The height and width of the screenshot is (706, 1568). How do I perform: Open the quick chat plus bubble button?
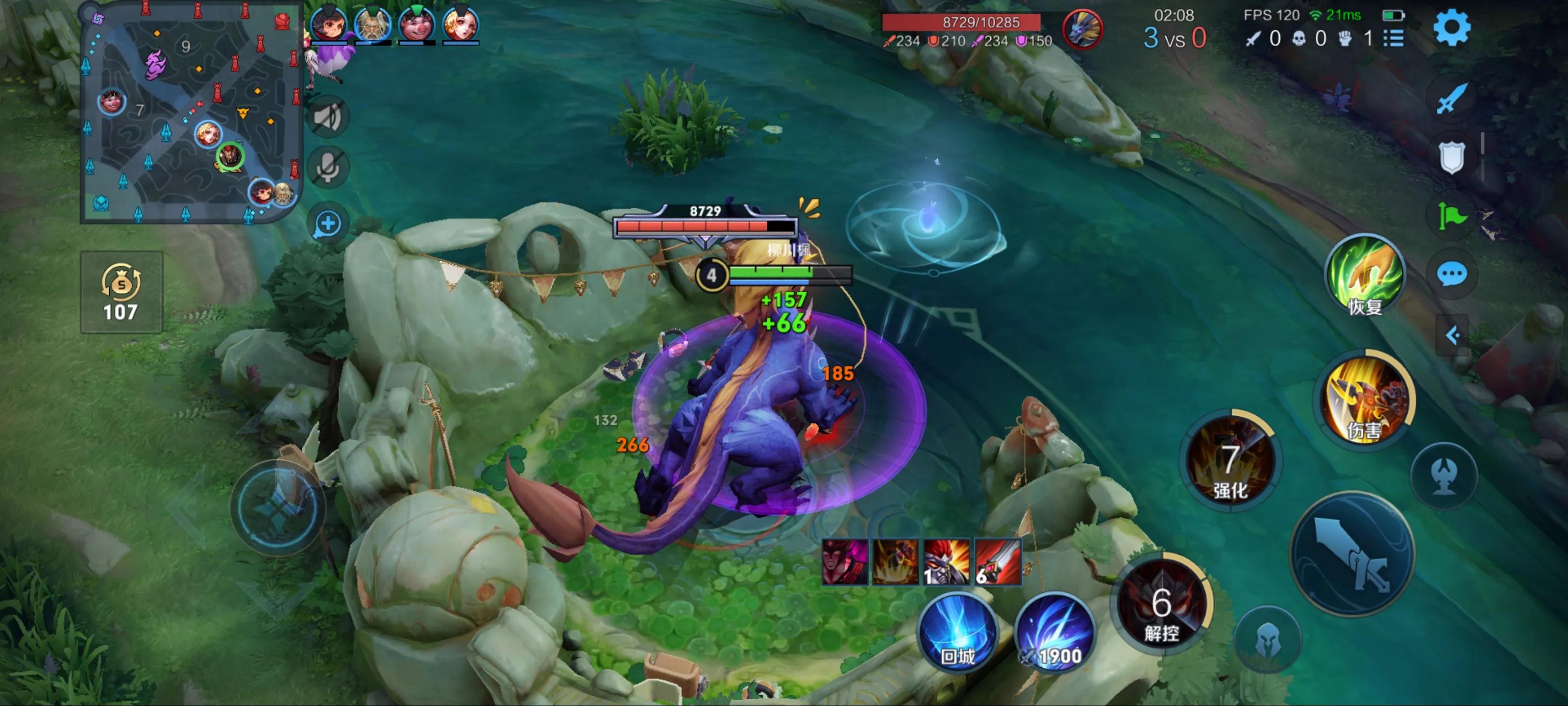(328, 224)
